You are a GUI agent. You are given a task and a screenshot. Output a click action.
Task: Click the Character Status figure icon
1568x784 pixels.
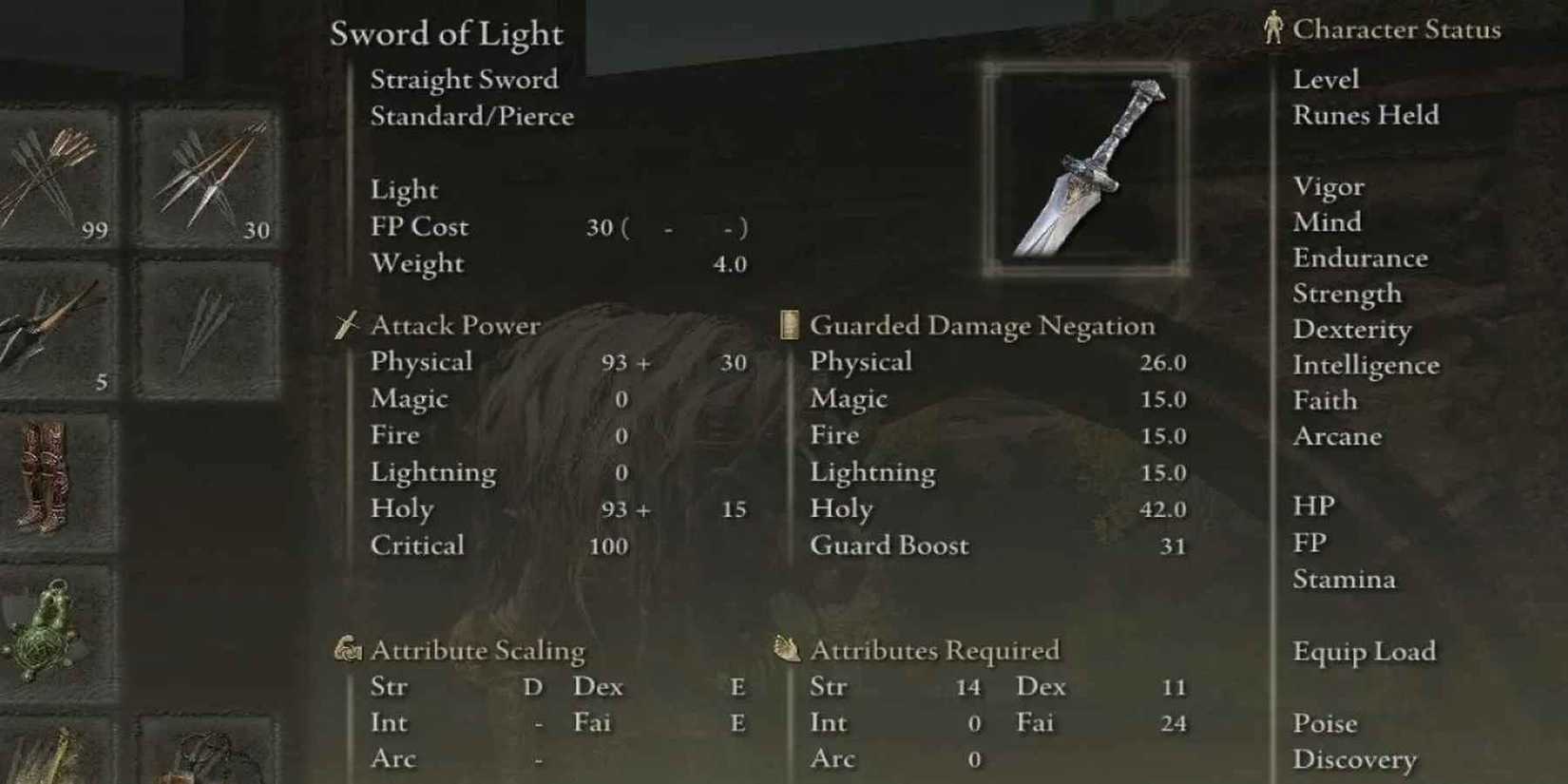(1274, 28)
